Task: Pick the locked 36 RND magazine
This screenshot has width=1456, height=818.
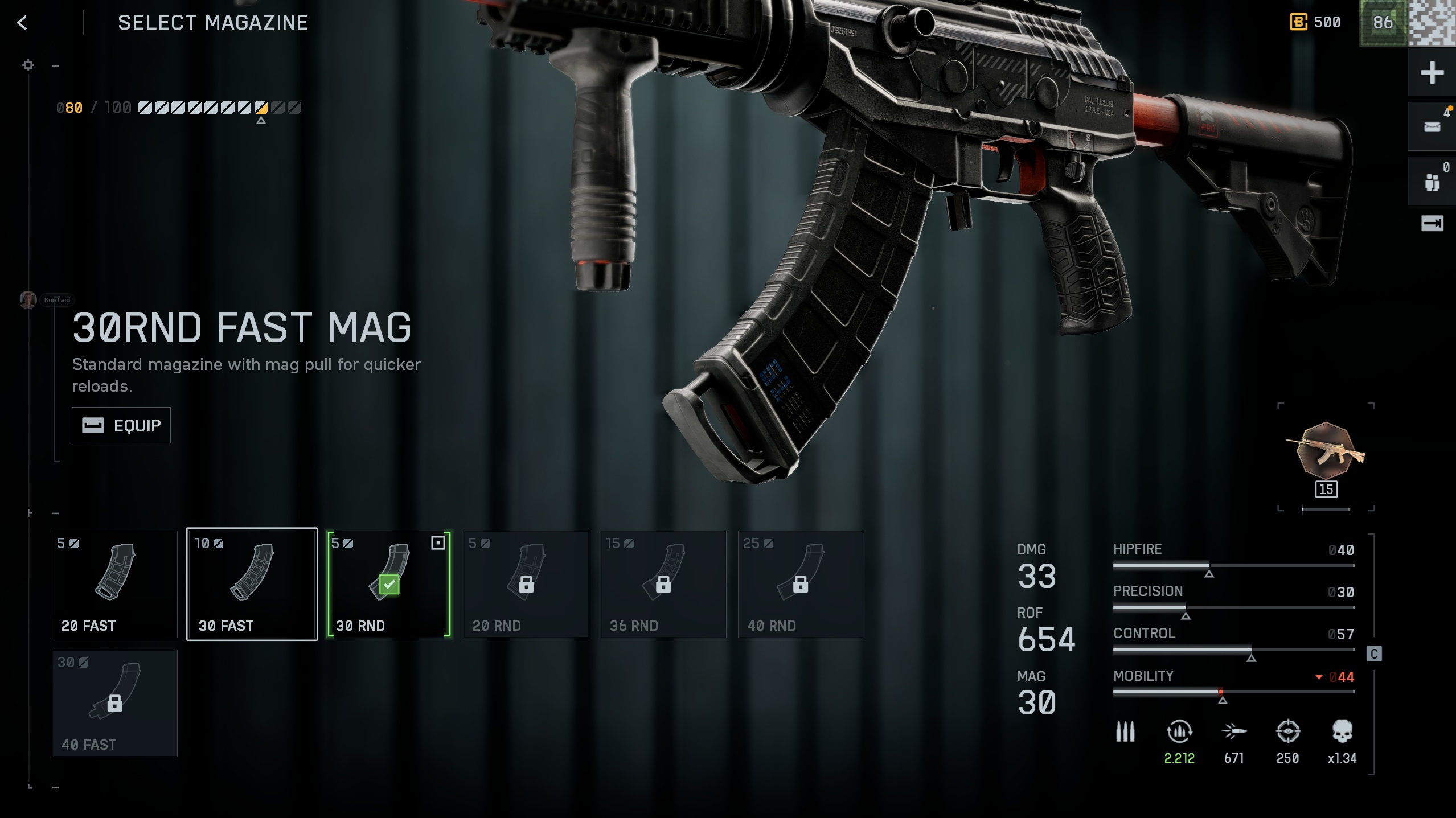Action: tap(663, 584)
